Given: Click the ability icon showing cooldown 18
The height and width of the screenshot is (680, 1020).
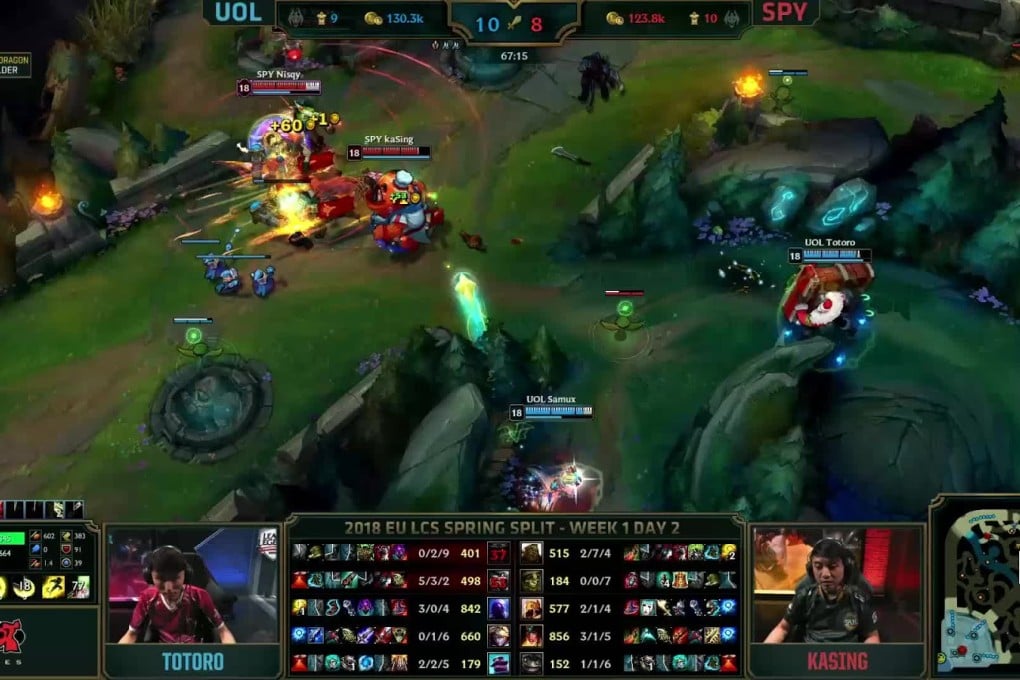Looking at the screenshot, I should [x=26, y=587].
